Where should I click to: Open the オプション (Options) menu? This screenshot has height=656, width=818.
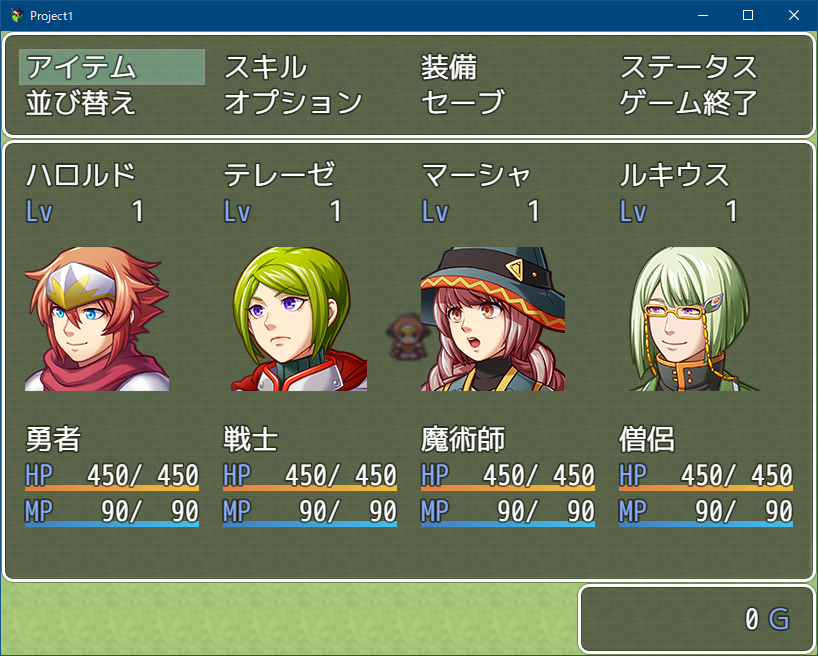point(293,102)
